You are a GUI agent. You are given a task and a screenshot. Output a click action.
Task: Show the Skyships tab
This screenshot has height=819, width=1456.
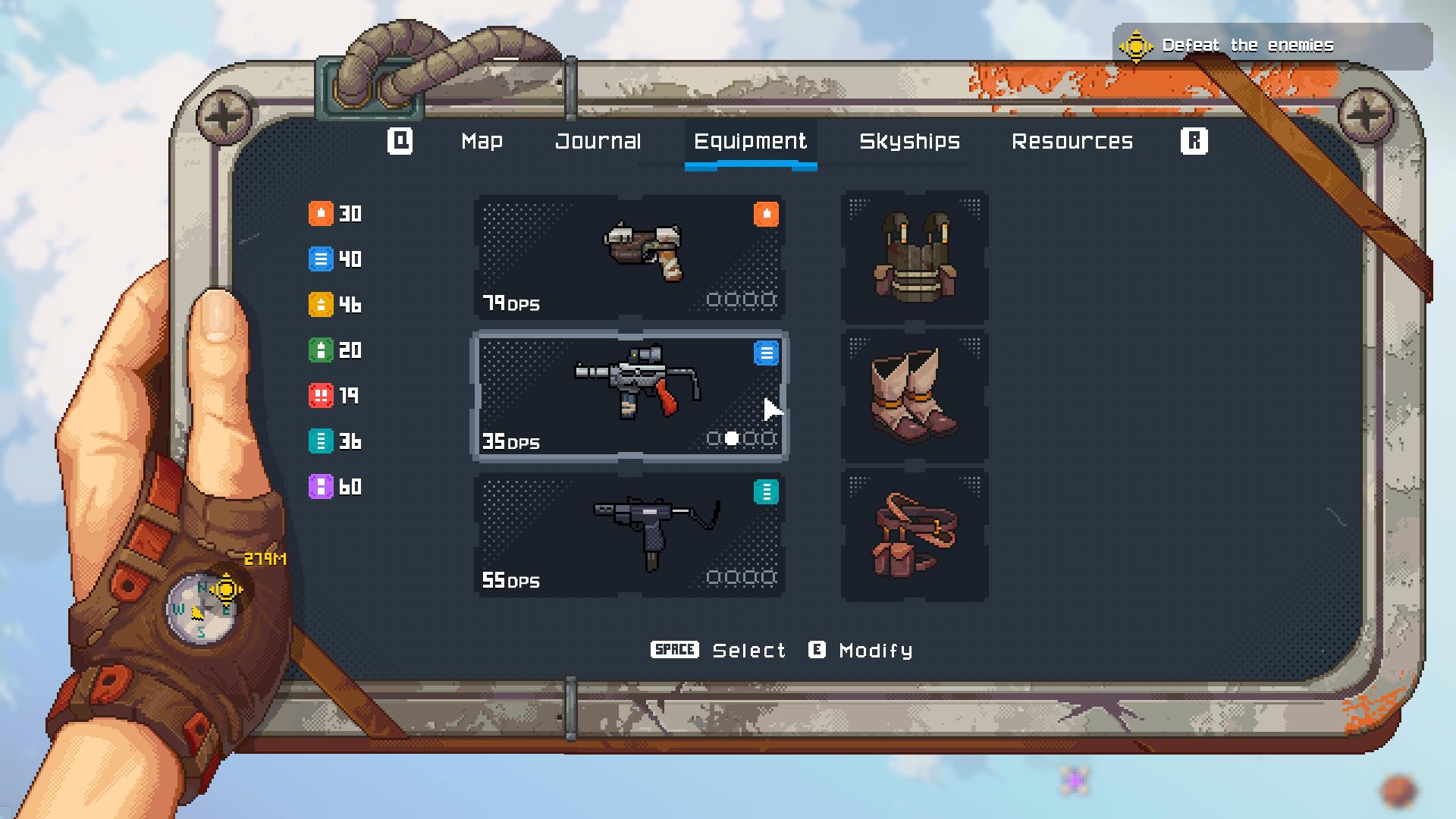coord(909,142)
